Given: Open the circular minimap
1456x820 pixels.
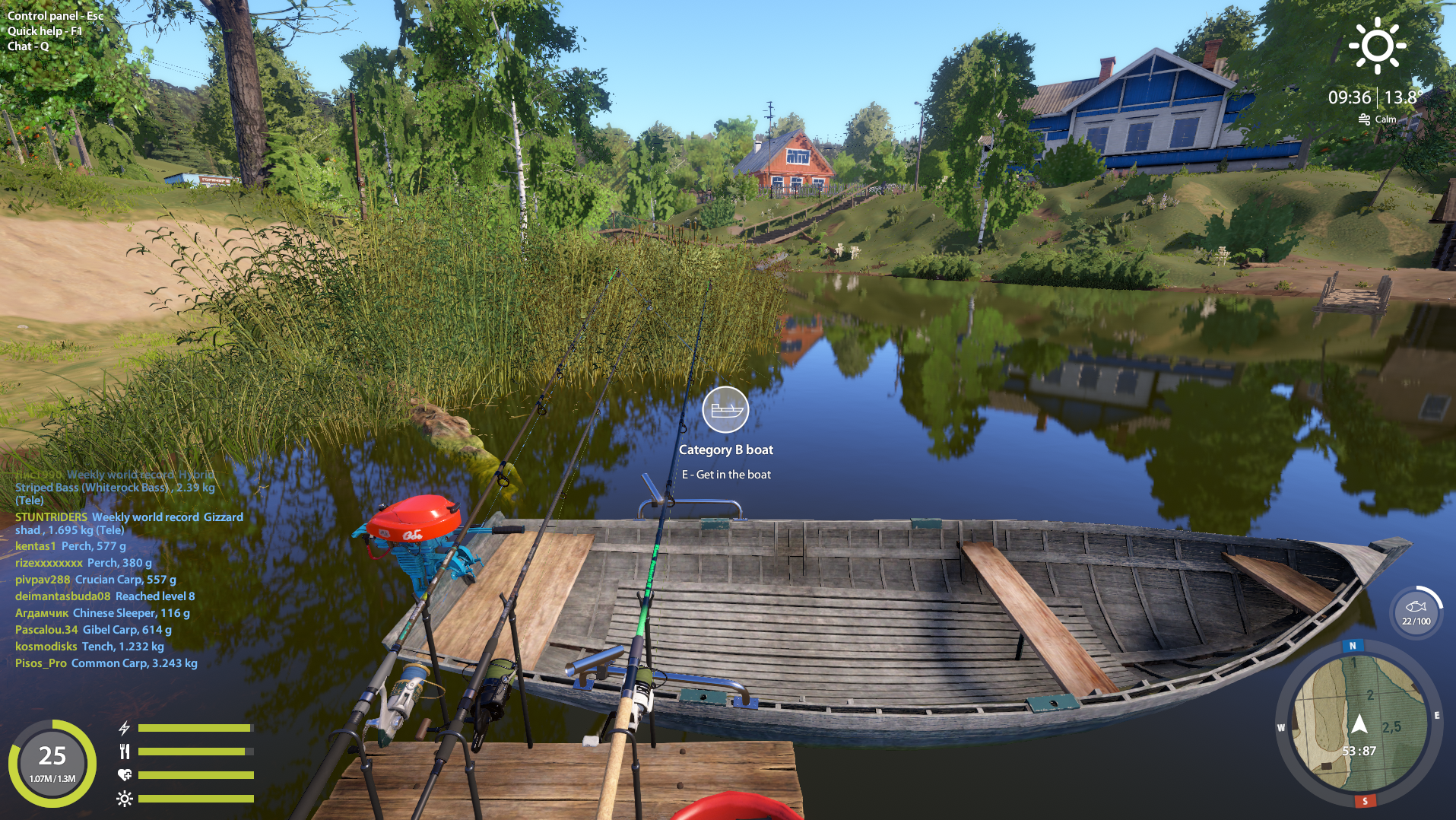Looking at the screenshot, I should [x=1358, y=723].
